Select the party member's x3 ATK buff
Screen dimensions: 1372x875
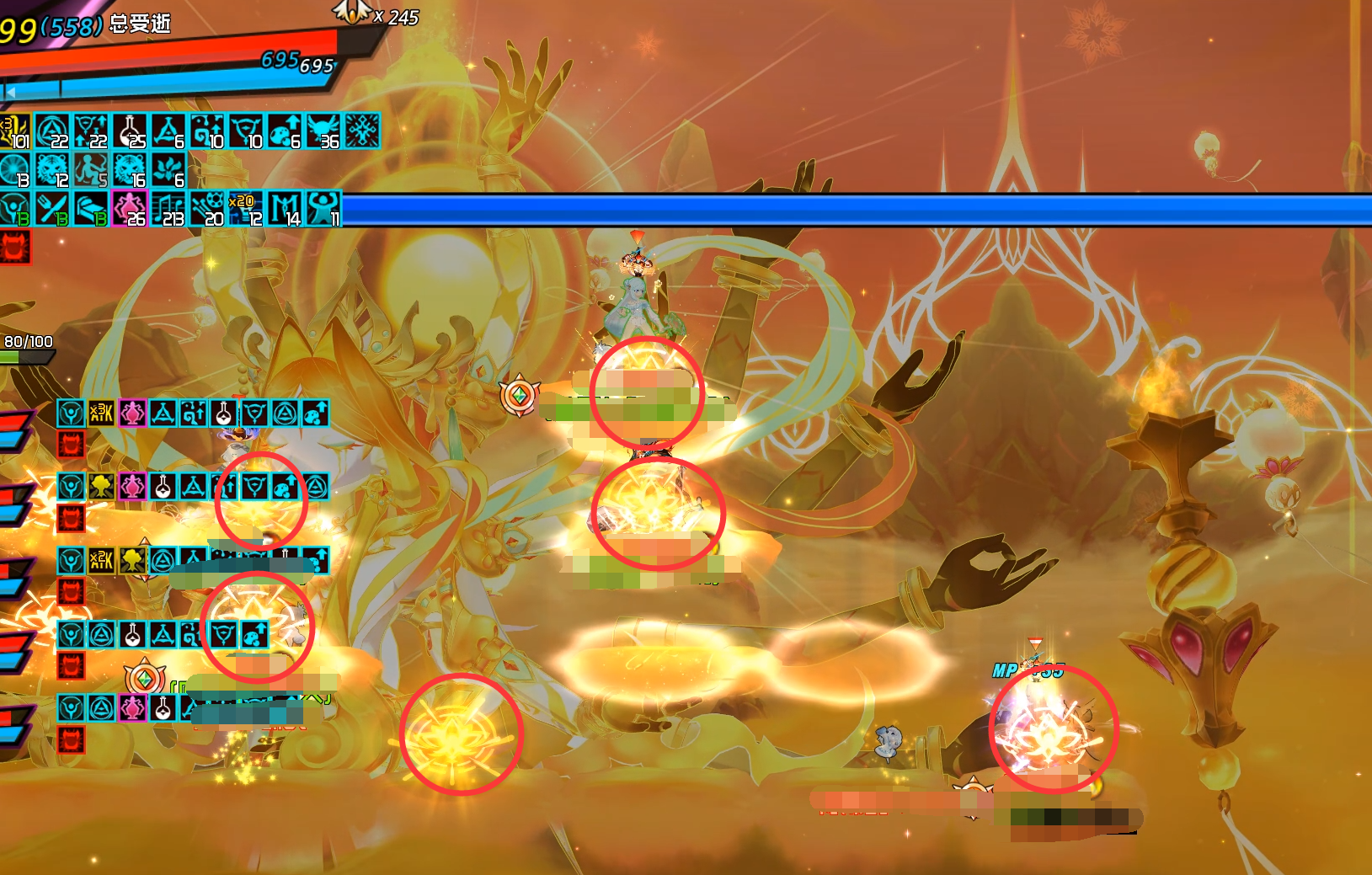(102, 413)
